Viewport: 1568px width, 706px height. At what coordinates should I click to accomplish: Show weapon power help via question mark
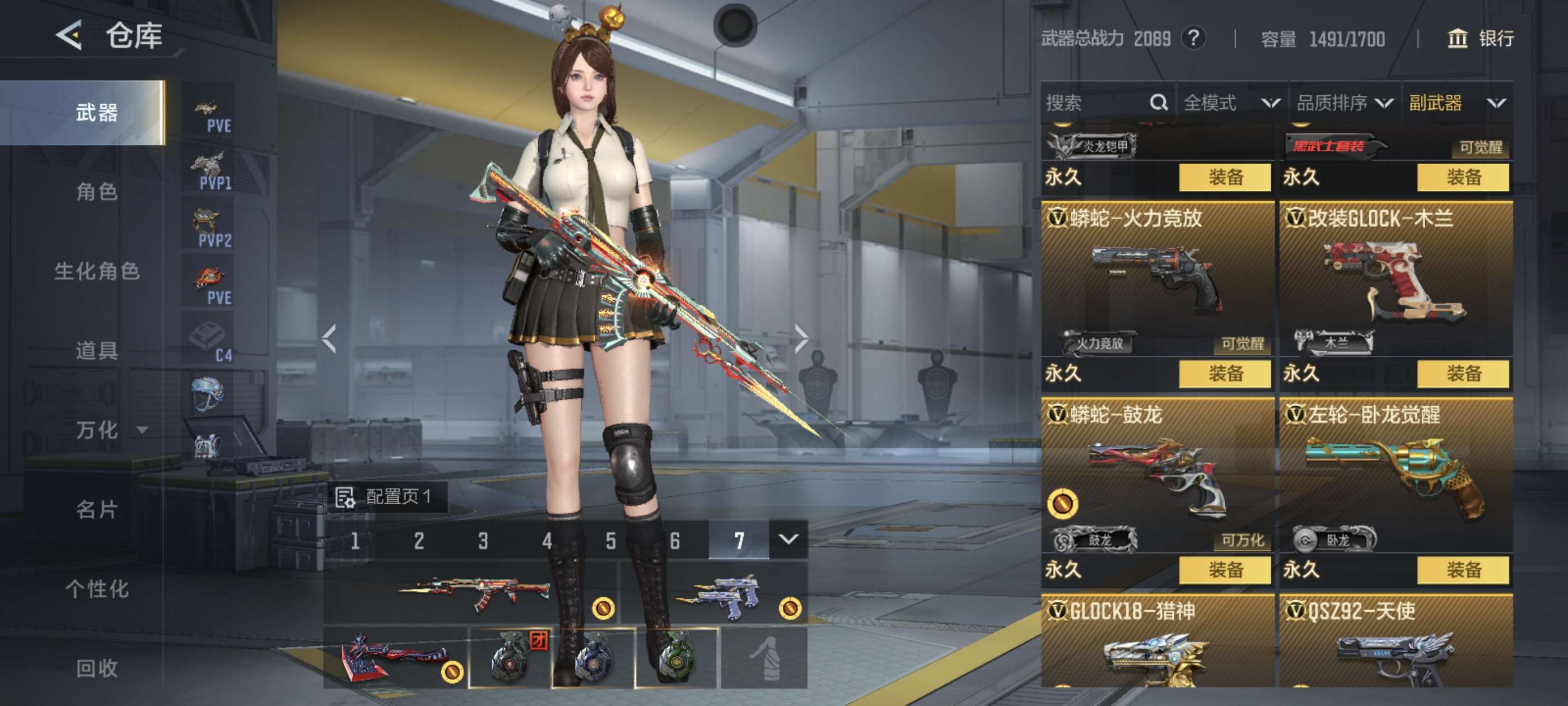[1194, 39]
